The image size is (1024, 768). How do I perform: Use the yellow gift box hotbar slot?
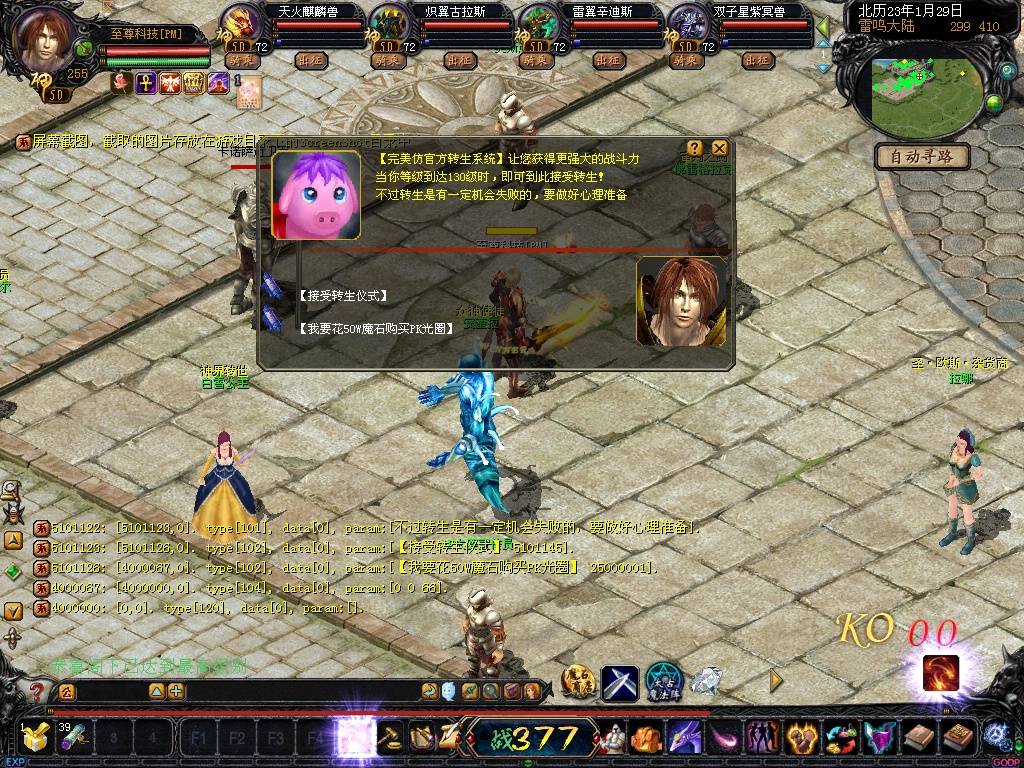click(37, 739)
